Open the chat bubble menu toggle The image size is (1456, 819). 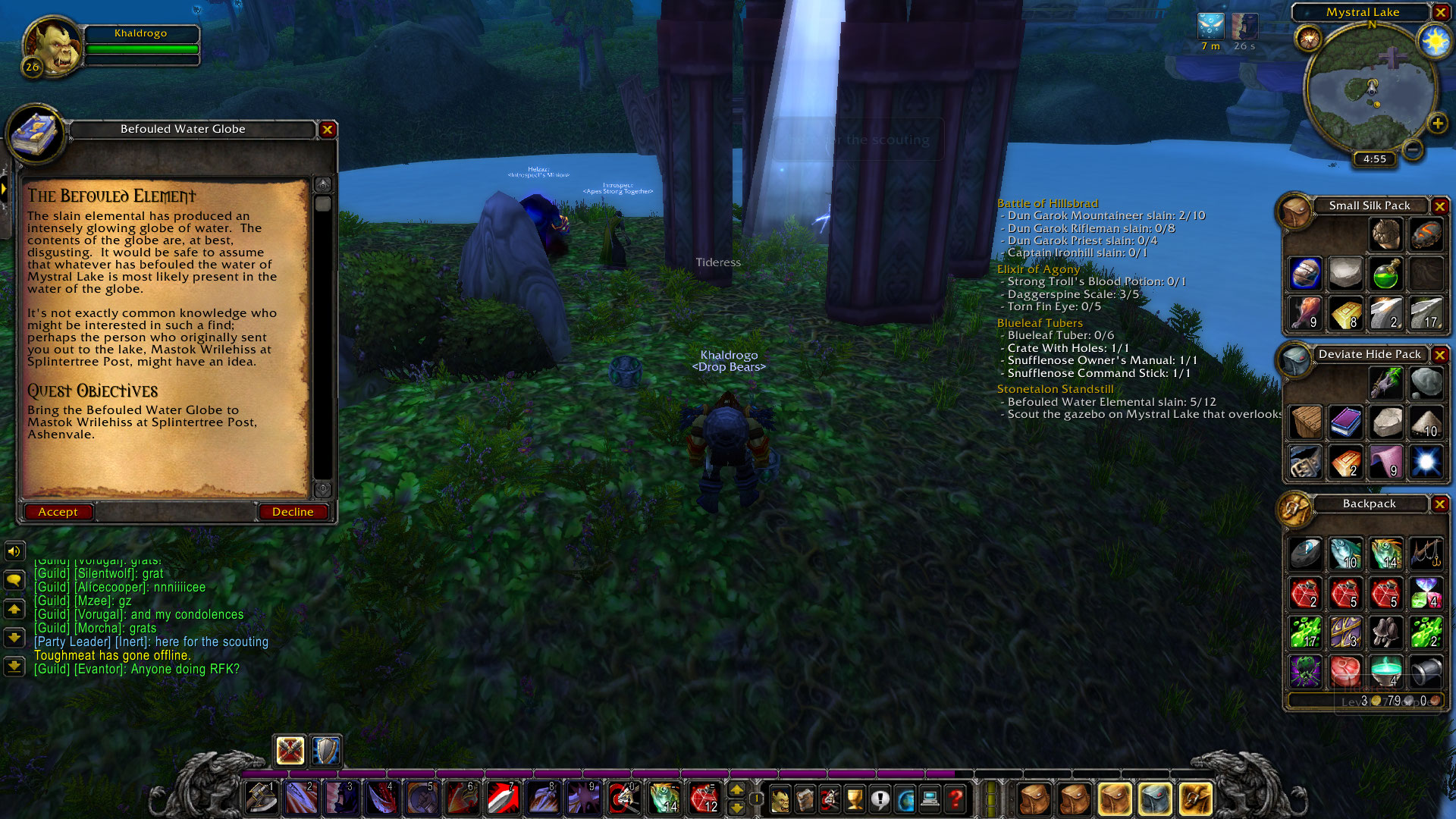(14, 580)
